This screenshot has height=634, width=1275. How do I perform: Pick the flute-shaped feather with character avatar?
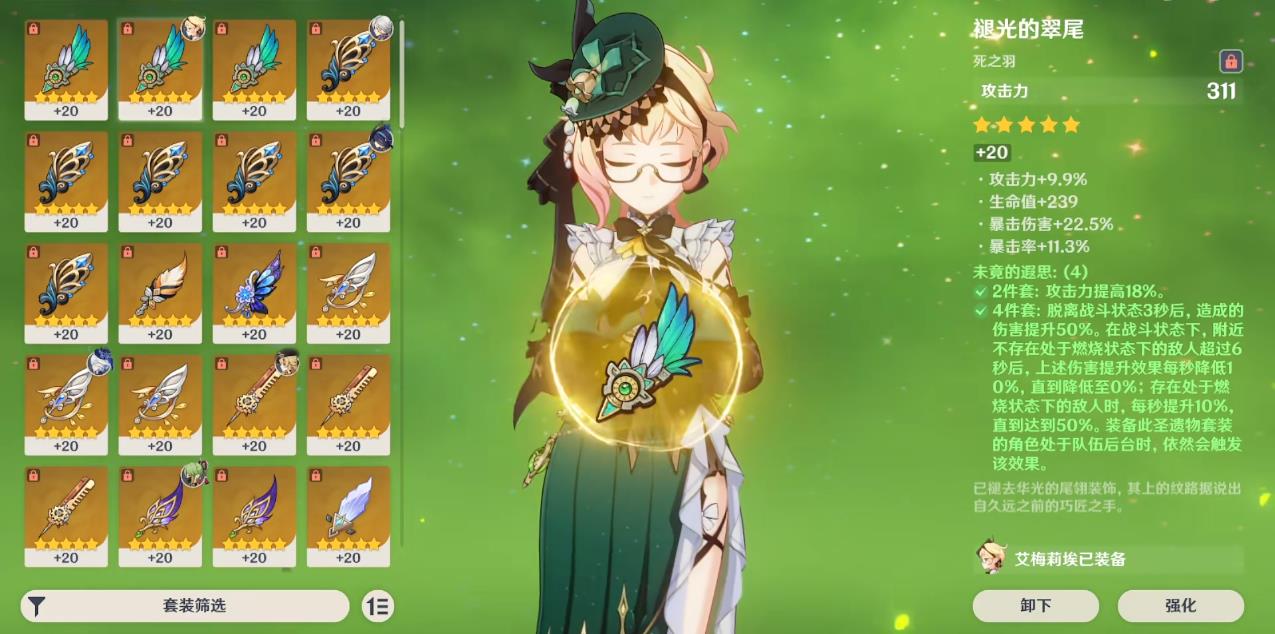tap(254, 400)
